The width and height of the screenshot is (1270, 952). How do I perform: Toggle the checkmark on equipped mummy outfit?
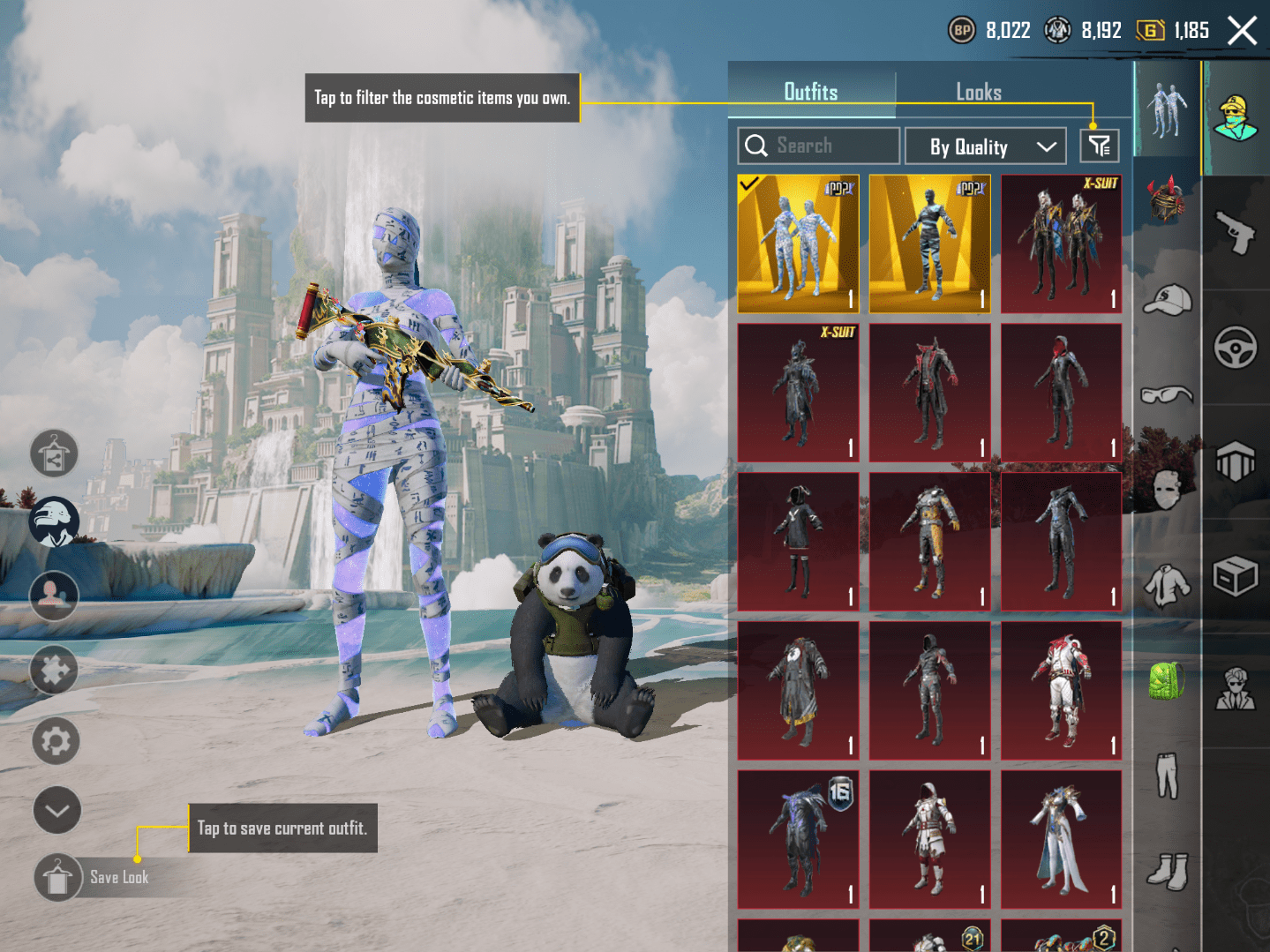pos(750,185)
